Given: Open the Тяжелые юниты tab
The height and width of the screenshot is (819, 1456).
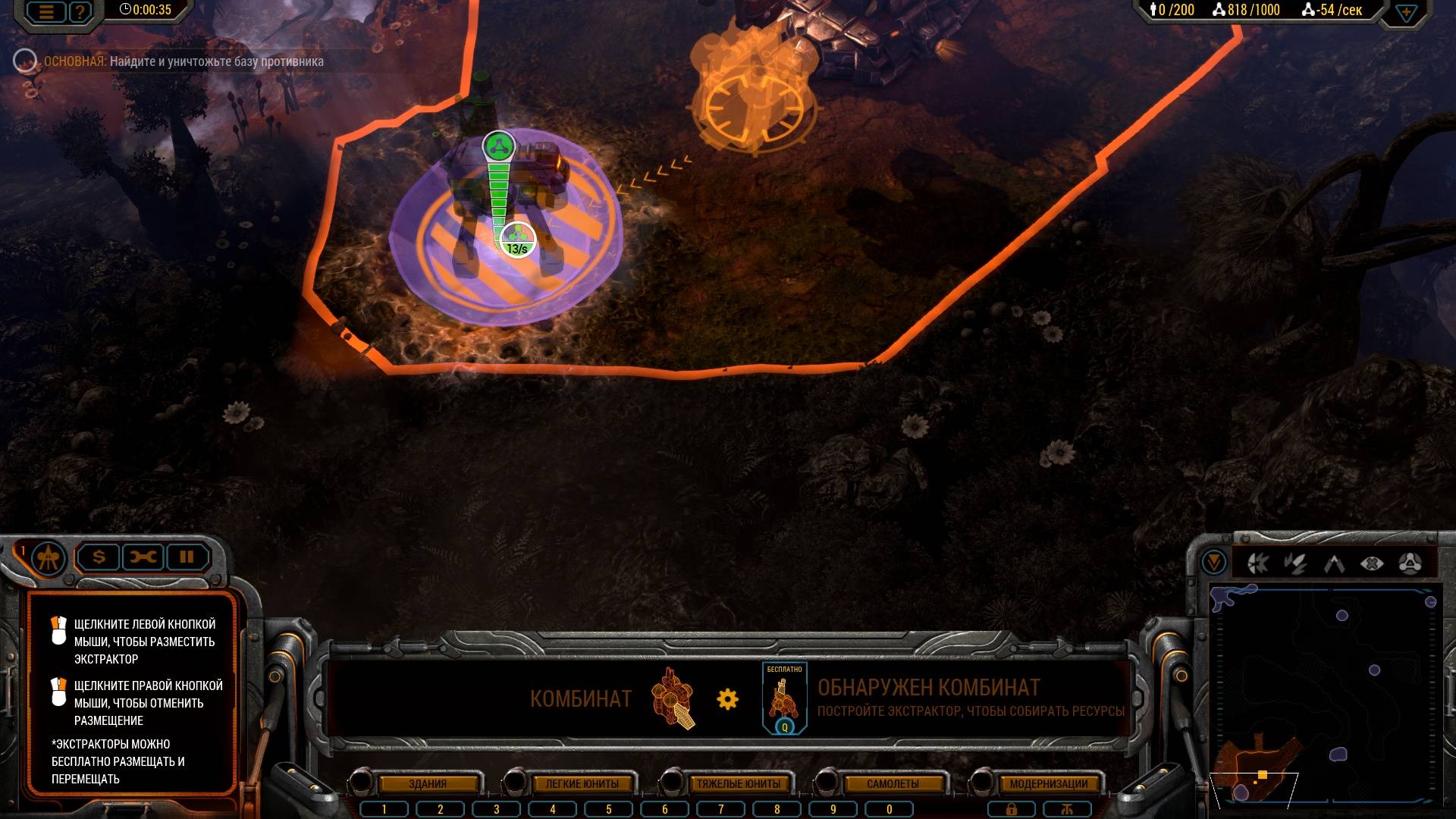Looking at the screenshot, I should (x=738, y=783).
